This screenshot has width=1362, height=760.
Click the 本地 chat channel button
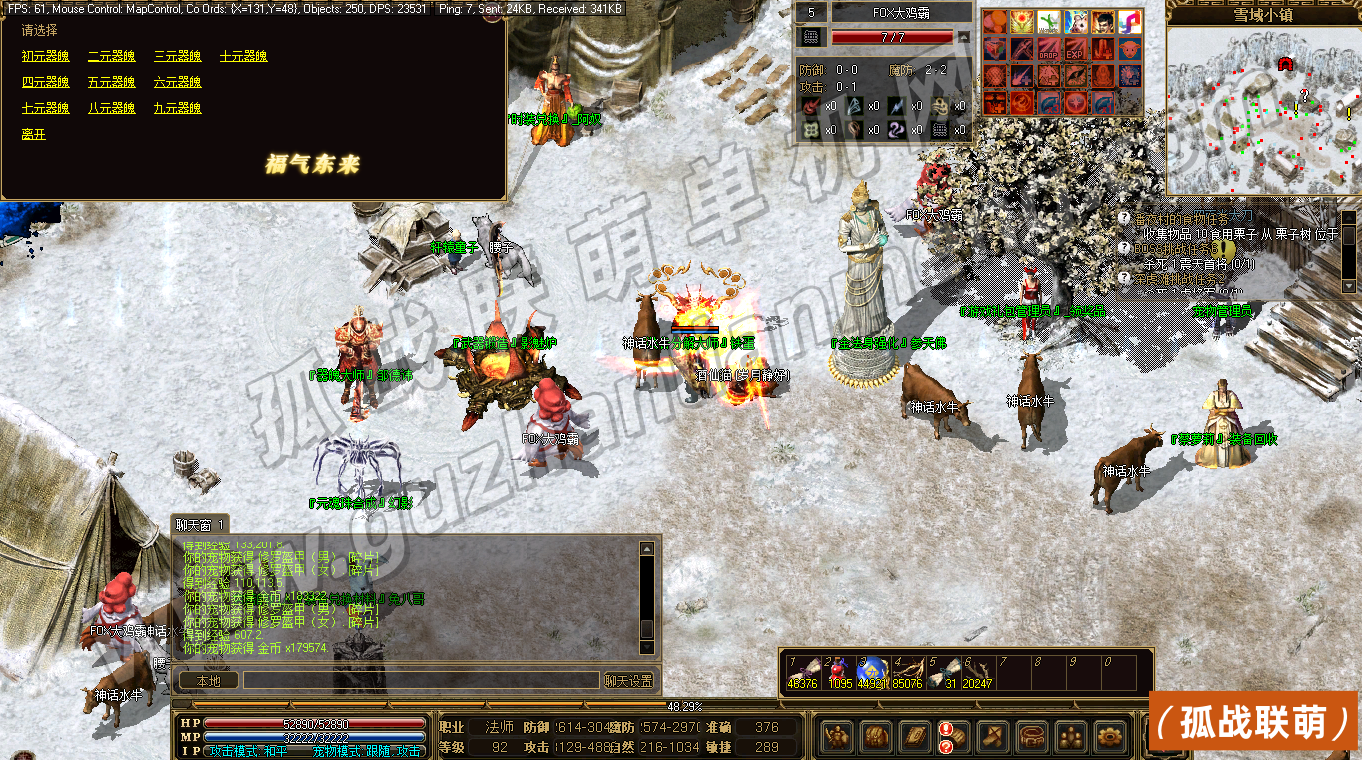pos(208,681)
